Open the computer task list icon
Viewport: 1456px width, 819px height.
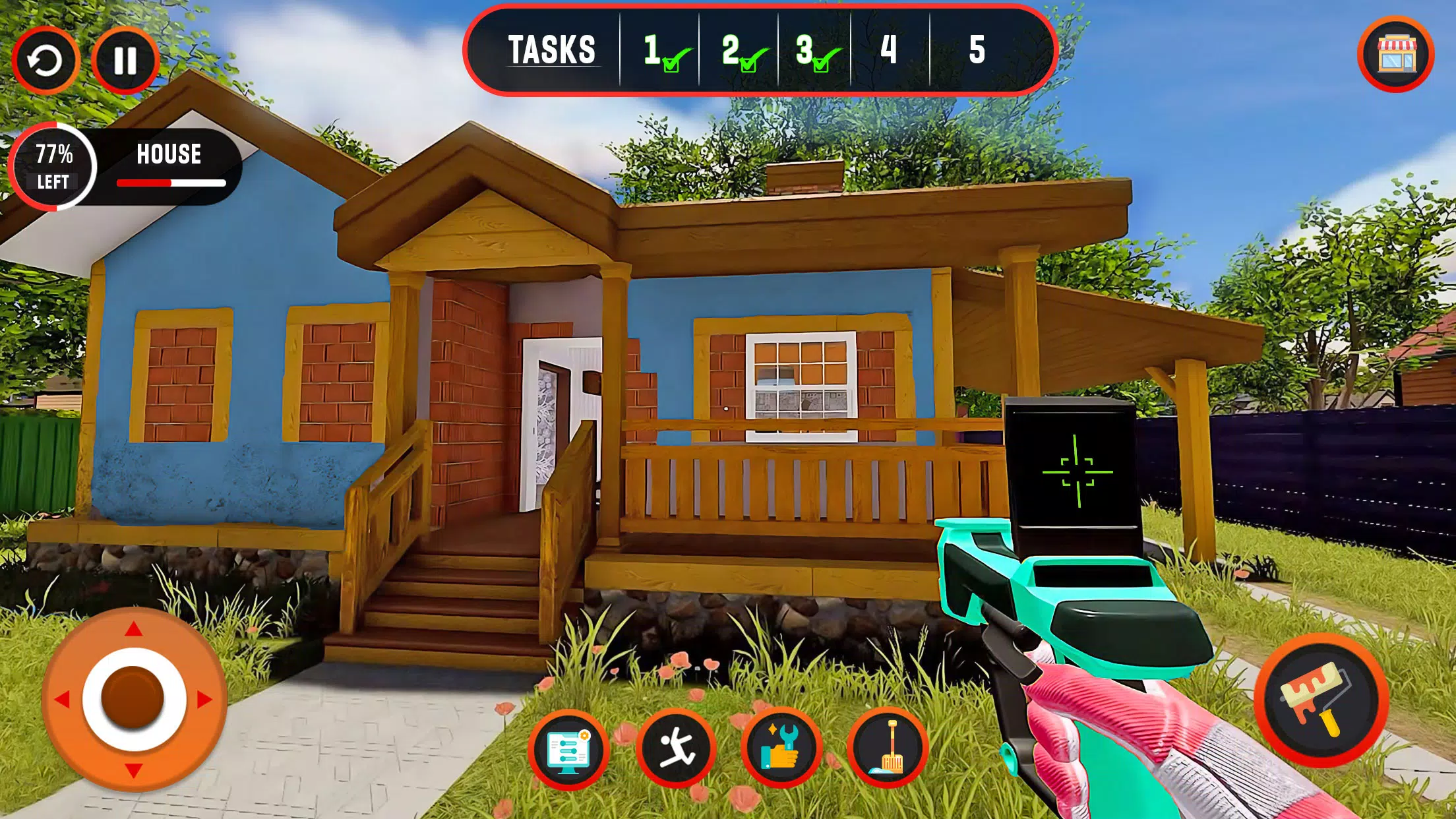click(568, 750)
